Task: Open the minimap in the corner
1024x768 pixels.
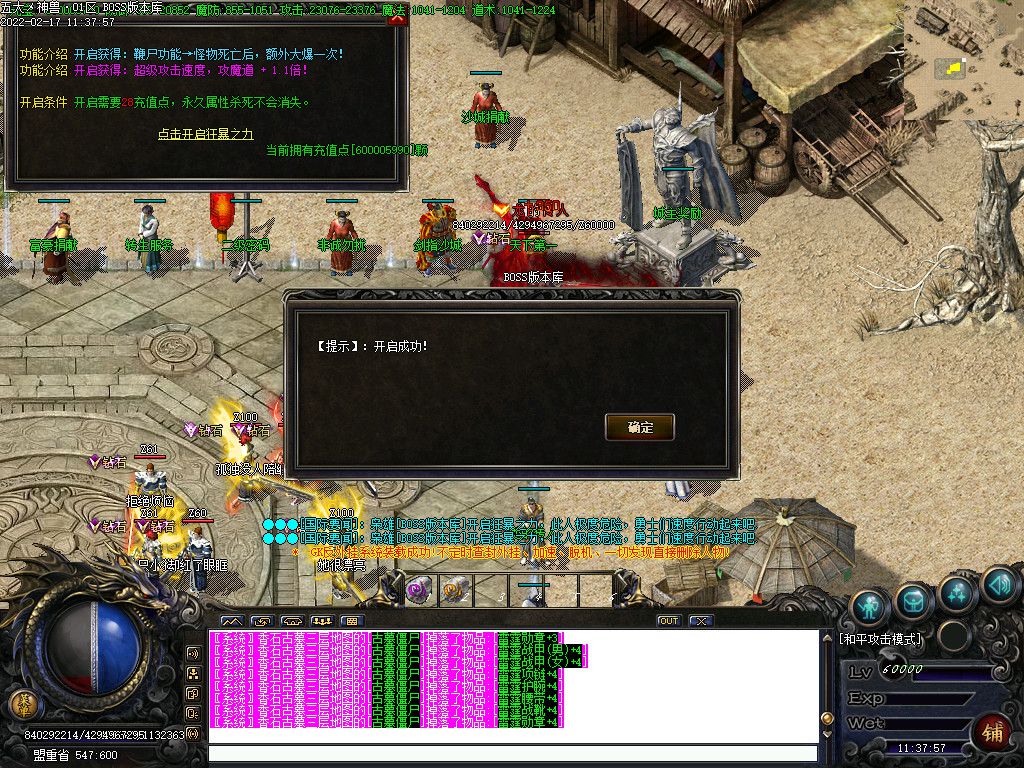Action: point(963,60)
